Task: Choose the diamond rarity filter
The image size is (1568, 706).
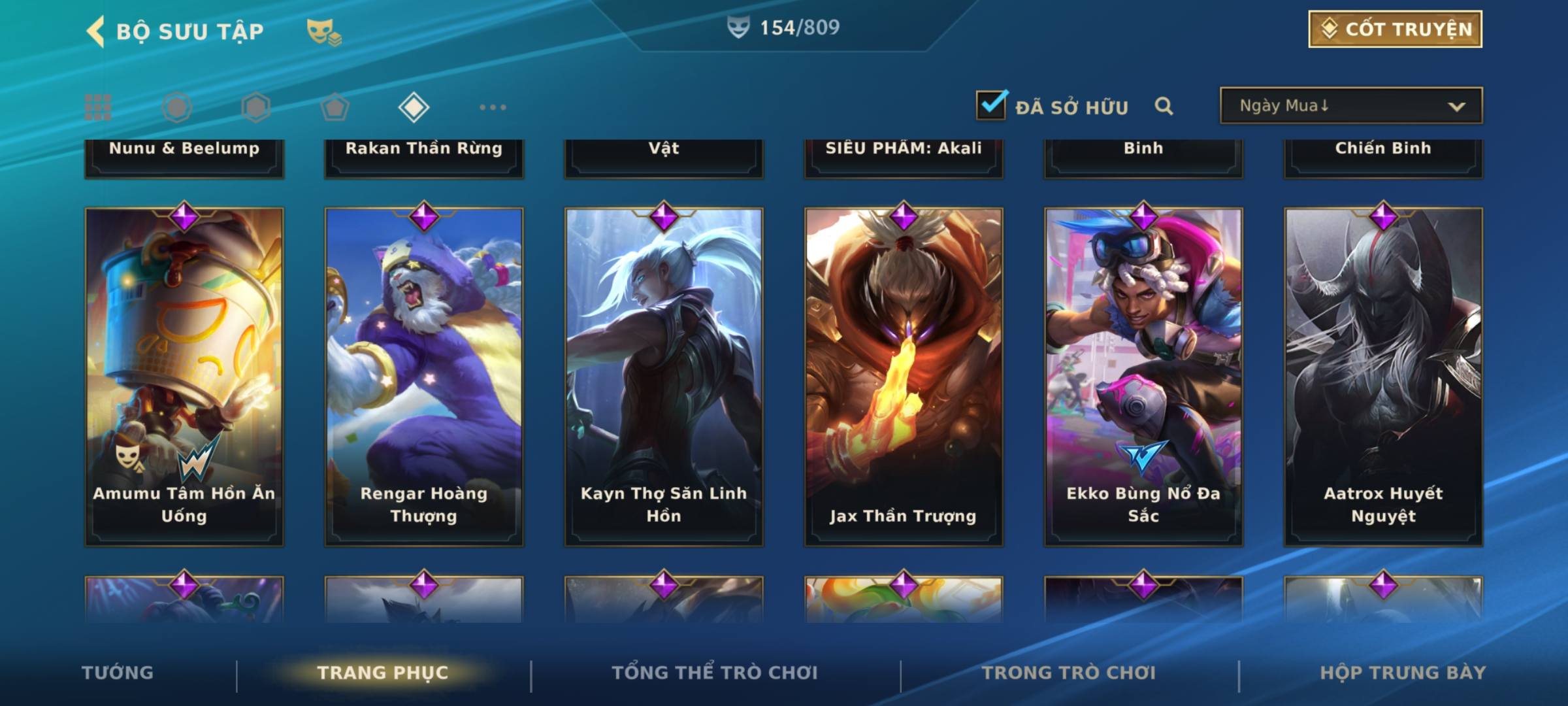Action: pyautogui.click(x=414, y=107)
